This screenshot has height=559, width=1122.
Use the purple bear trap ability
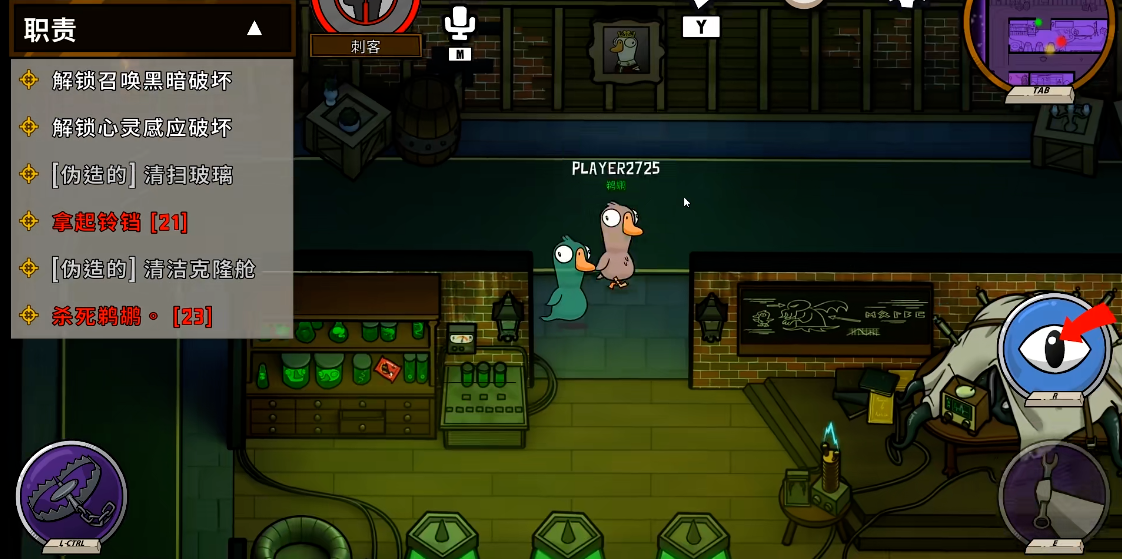[71, 496]
